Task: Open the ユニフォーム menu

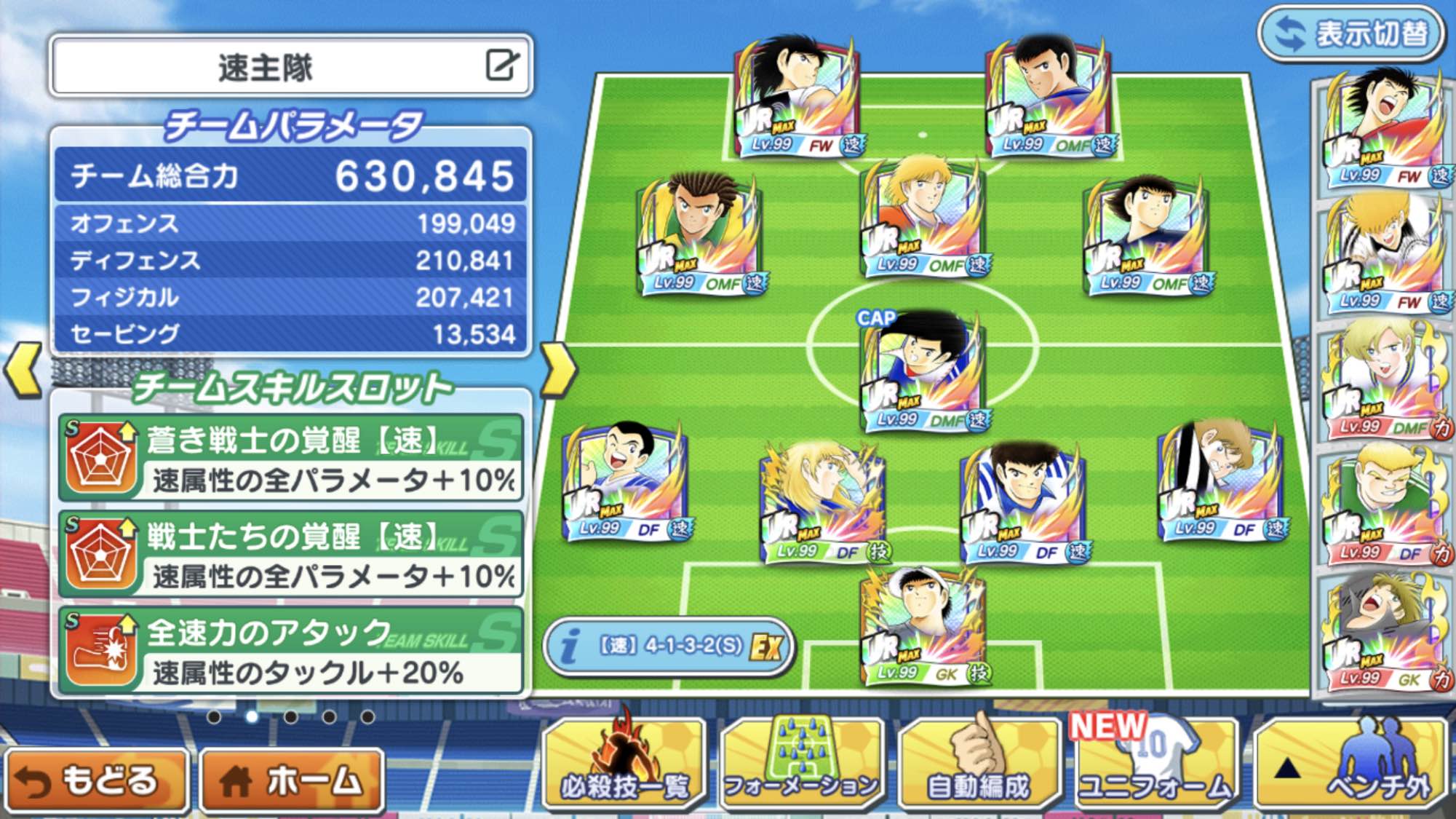Action: [x=1155, y=764]
